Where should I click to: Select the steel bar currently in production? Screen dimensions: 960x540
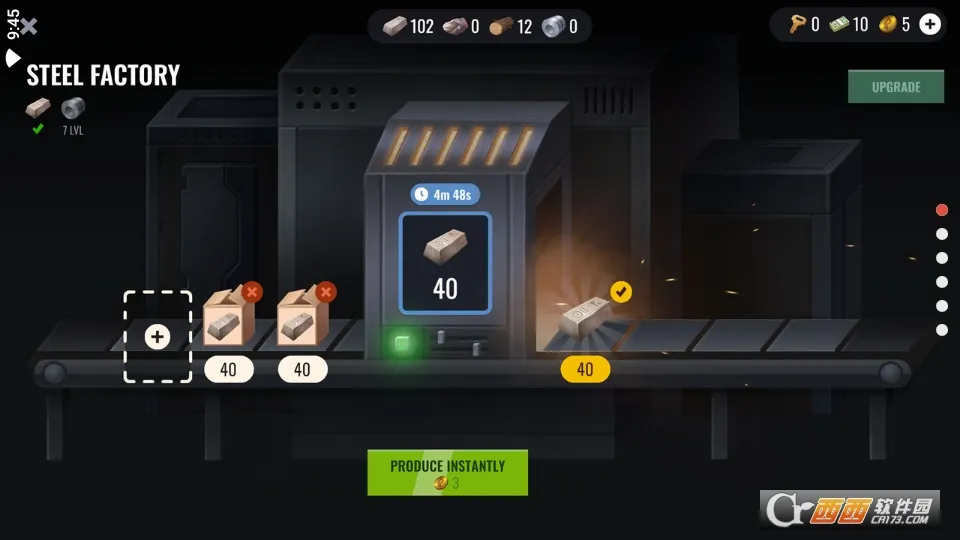(445, 262)
